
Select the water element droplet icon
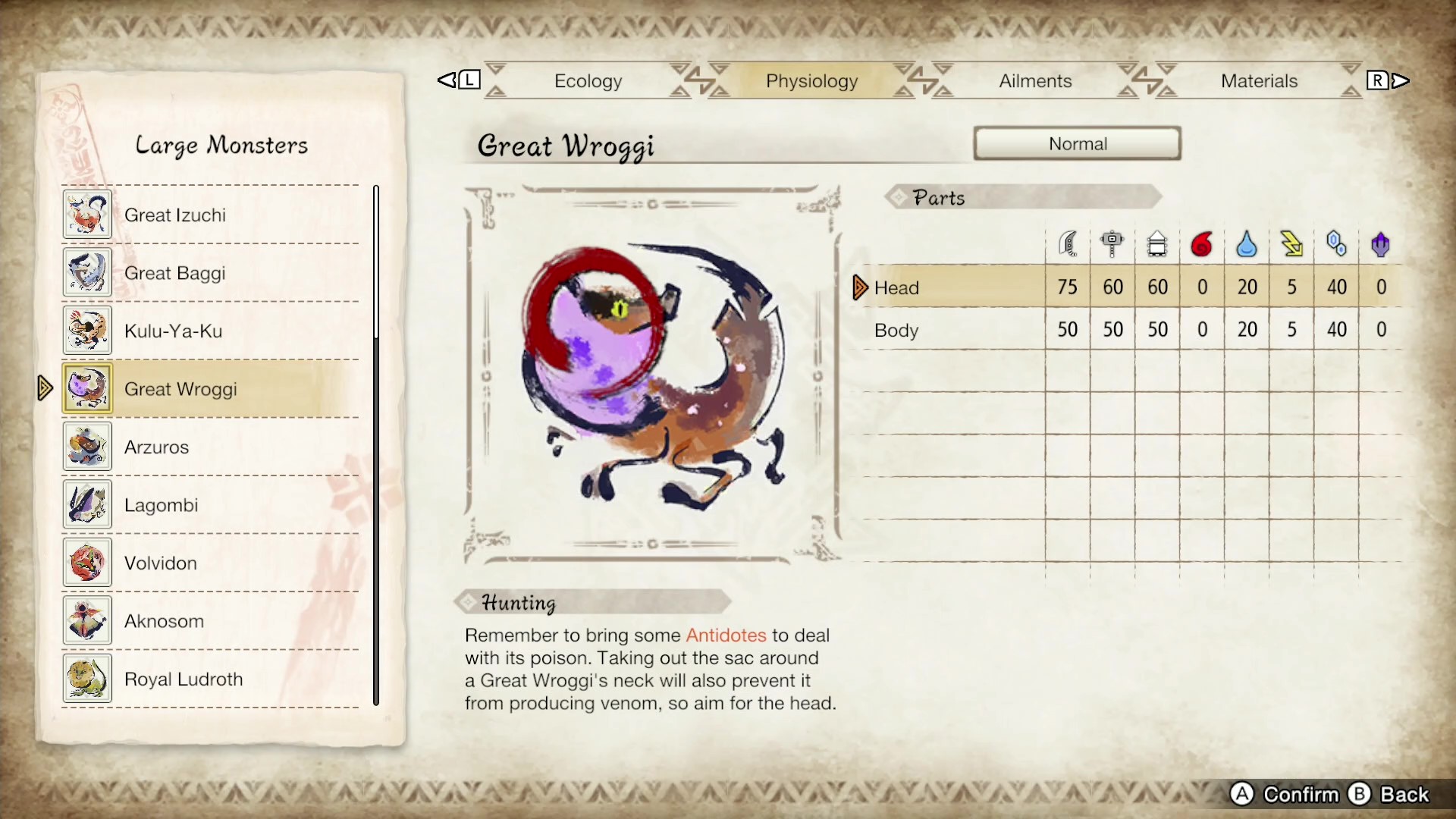pos(1246,243)
